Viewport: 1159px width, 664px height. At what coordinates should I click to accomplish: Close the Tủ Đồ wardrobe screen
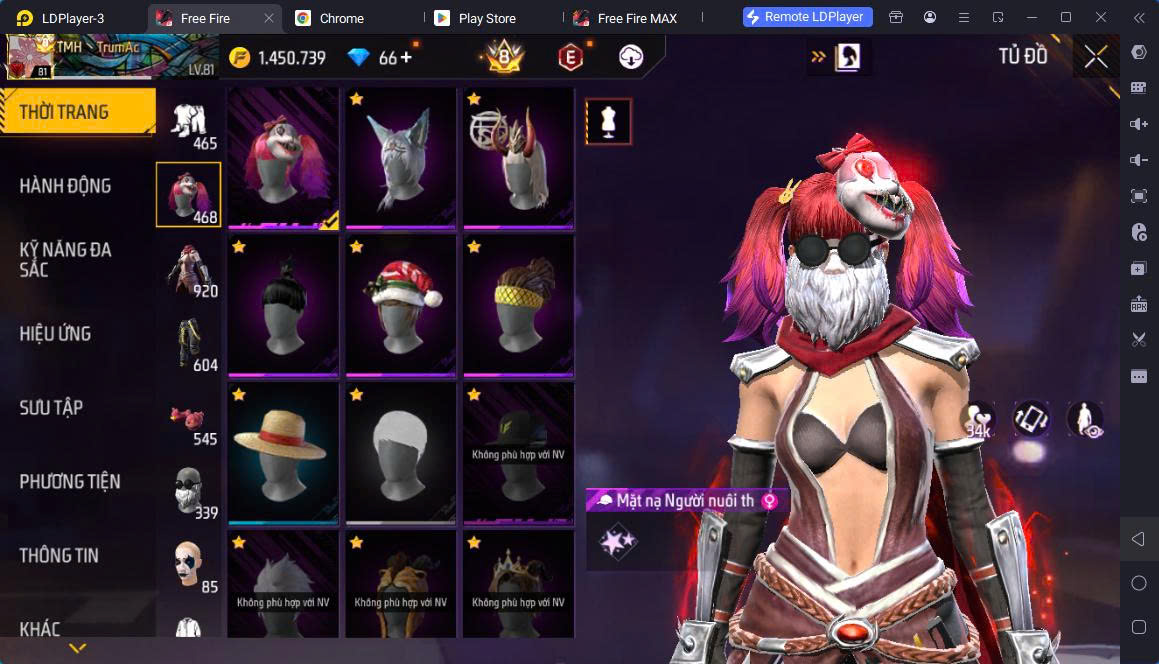click(x=1096, y=57)
